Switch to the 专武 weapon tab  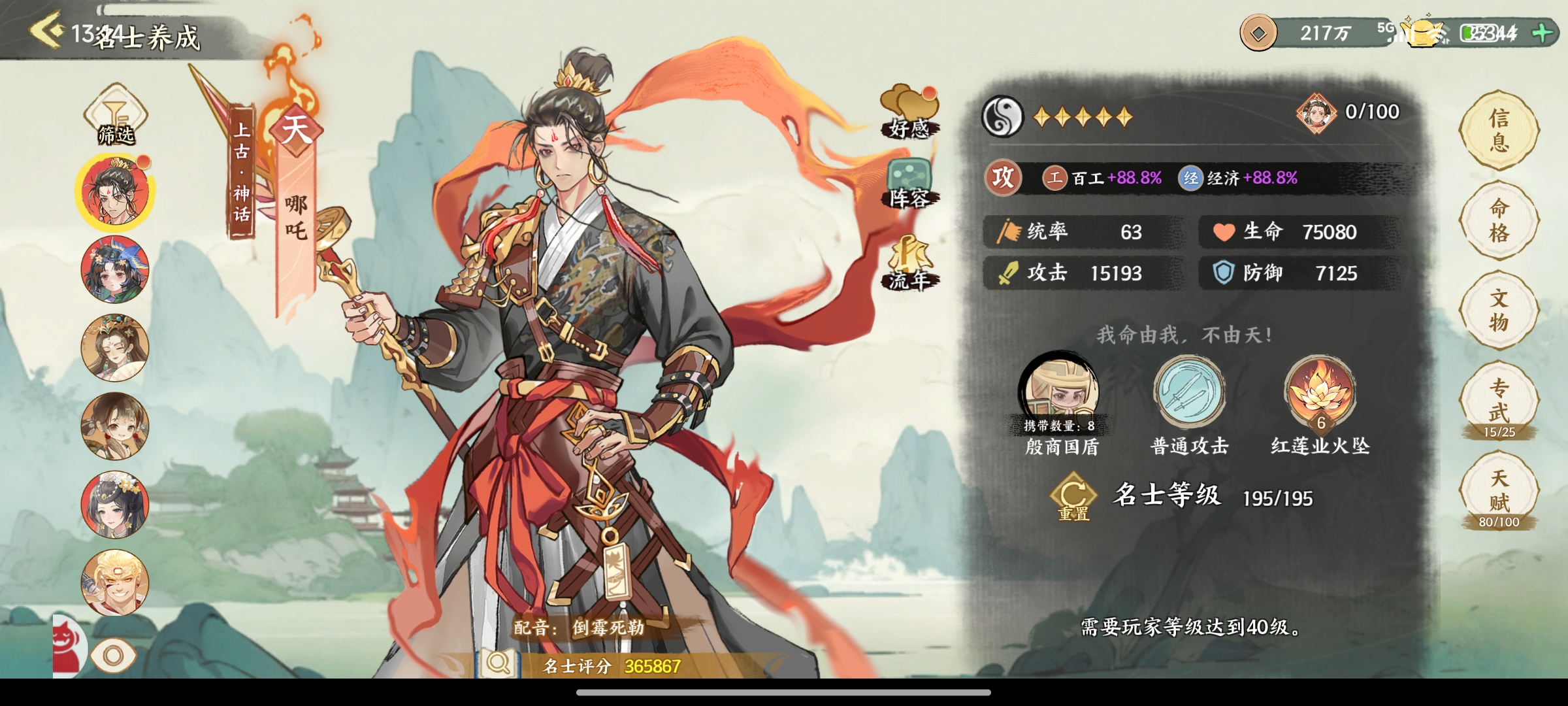[x=1499, y=401]
